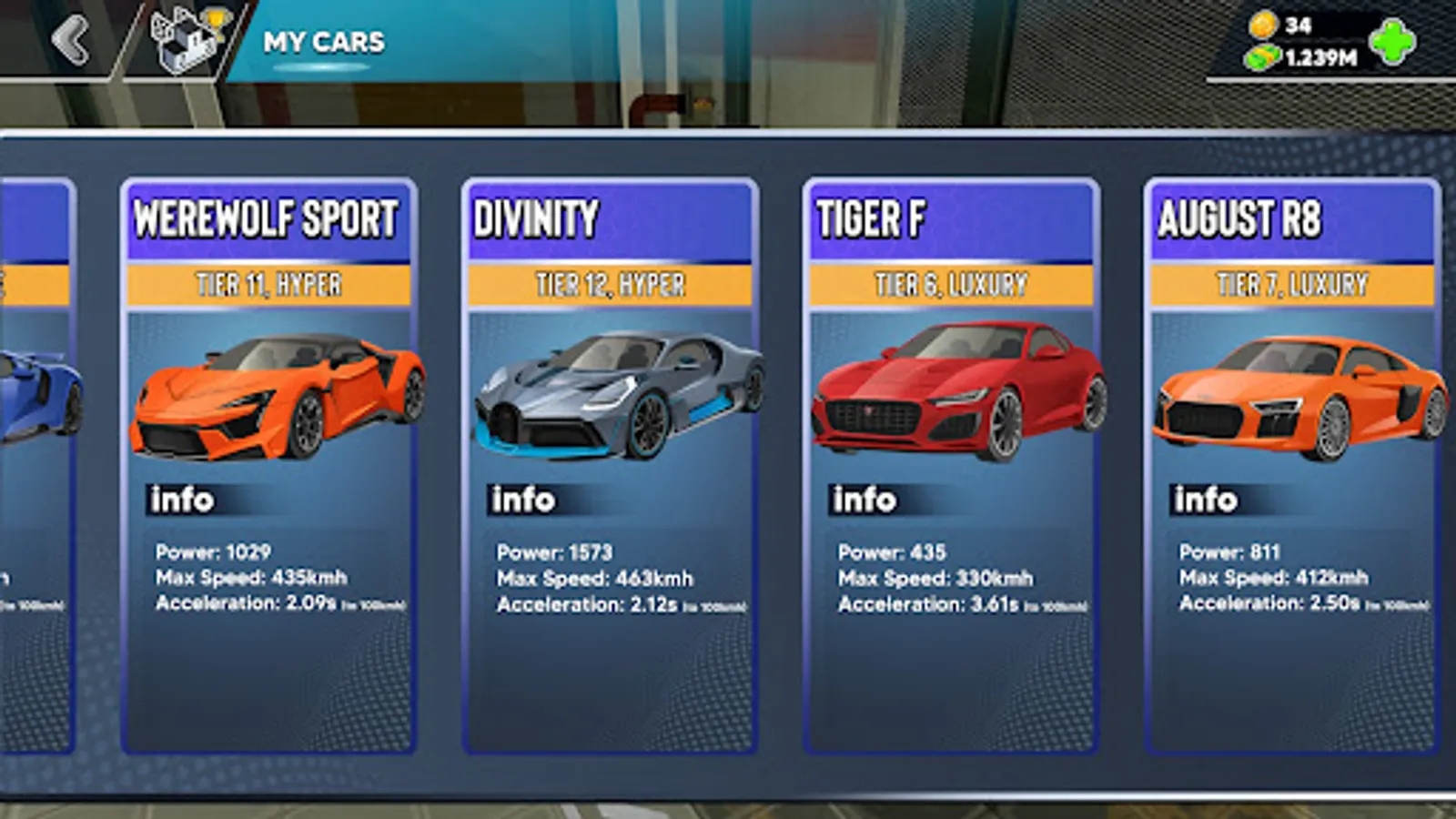Pick the Tiger F car card
This screenshot has width=1456, height=819.
[951, 464]
